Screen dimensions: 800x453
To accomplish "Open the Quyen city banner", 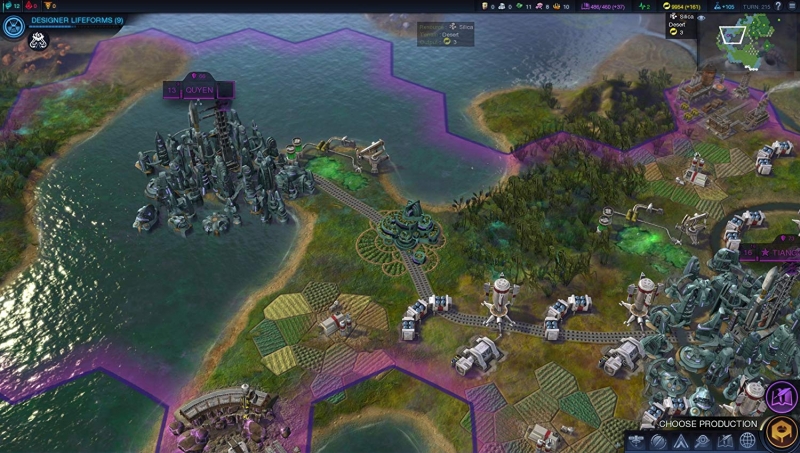I will (198, 90).
